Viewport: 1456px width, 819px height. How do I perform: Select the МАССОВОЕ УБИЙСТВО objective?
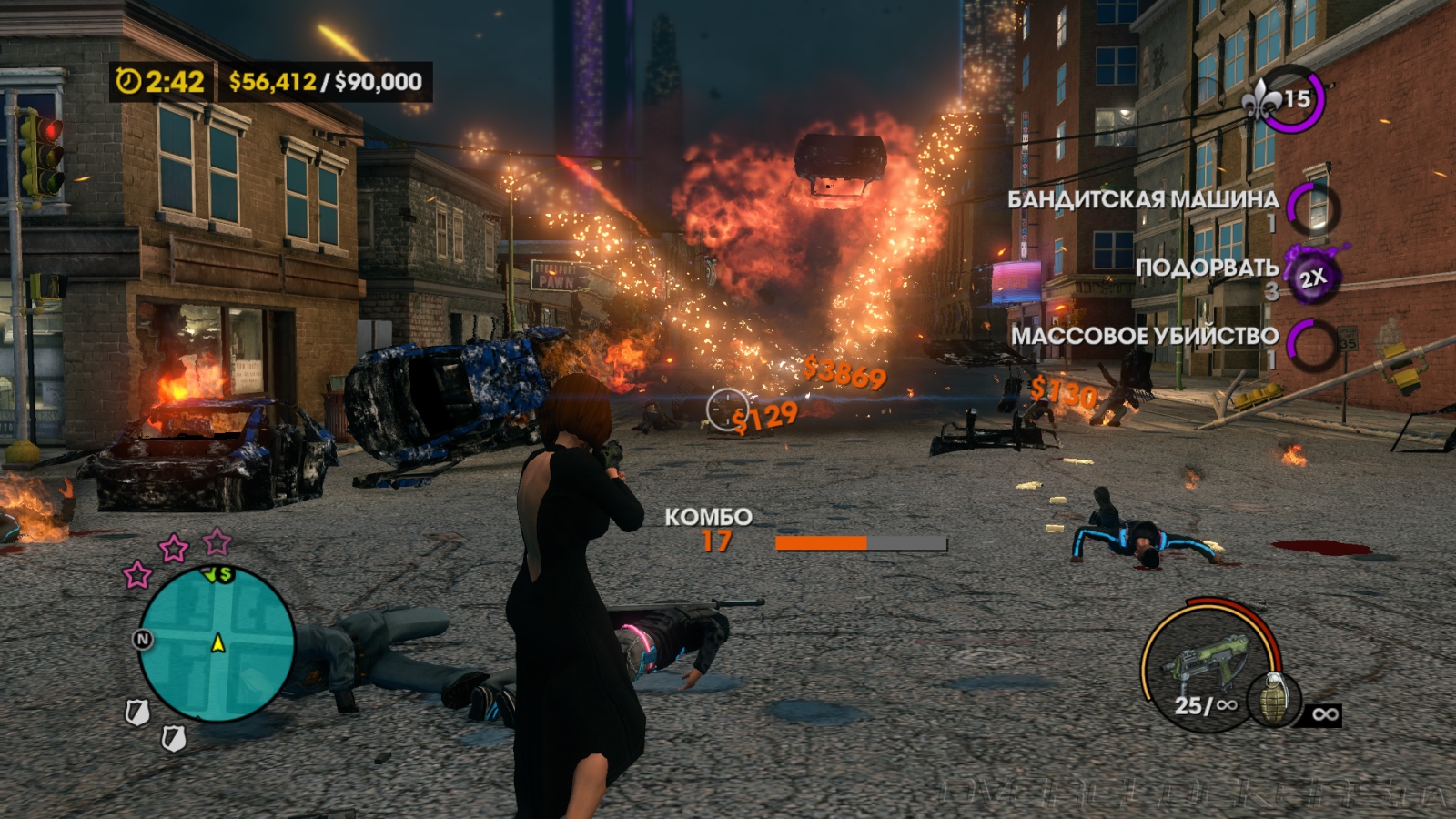1145,336
